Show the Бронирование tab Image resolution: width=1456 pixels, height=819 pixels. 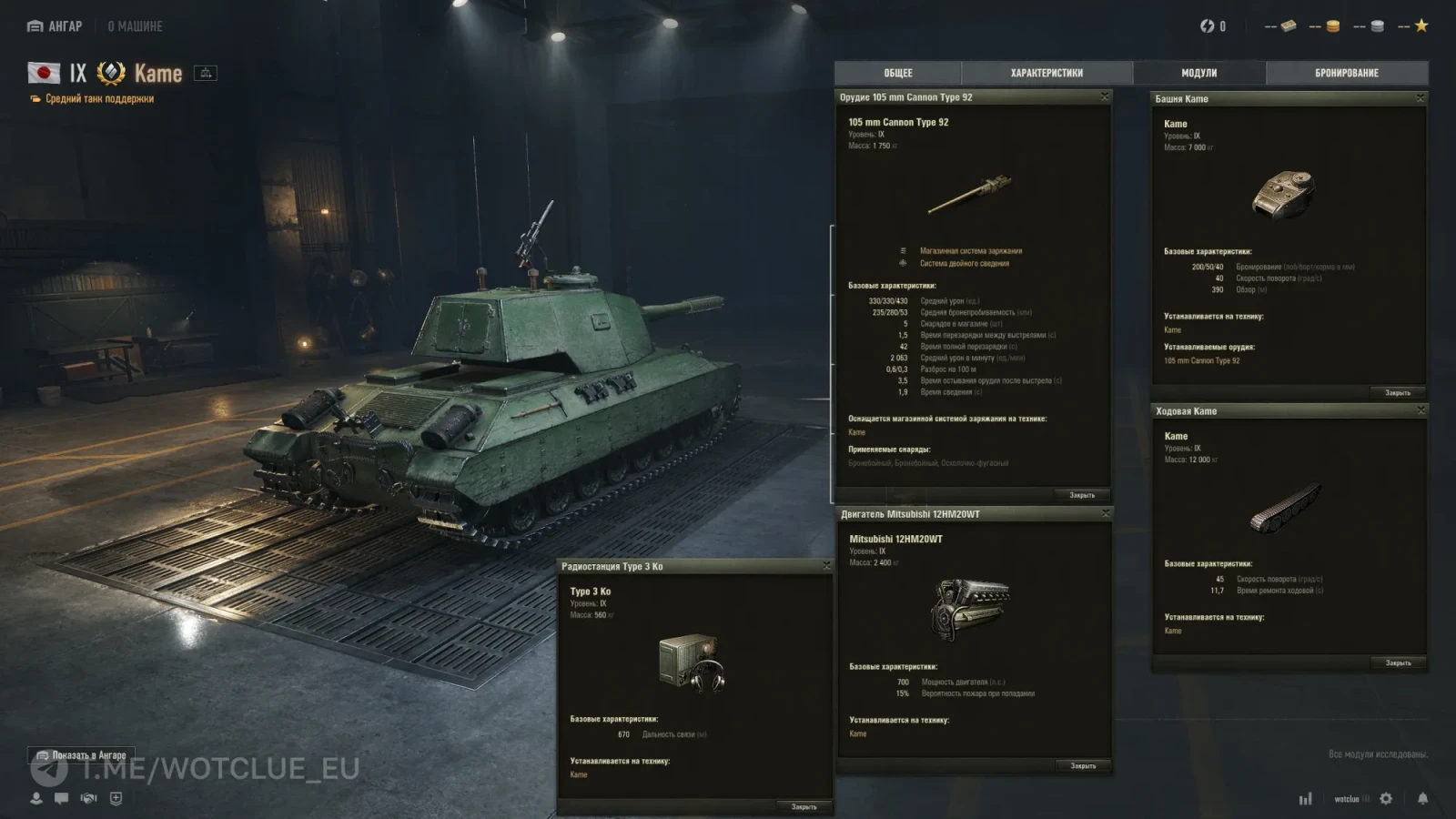click(1346, 73)
